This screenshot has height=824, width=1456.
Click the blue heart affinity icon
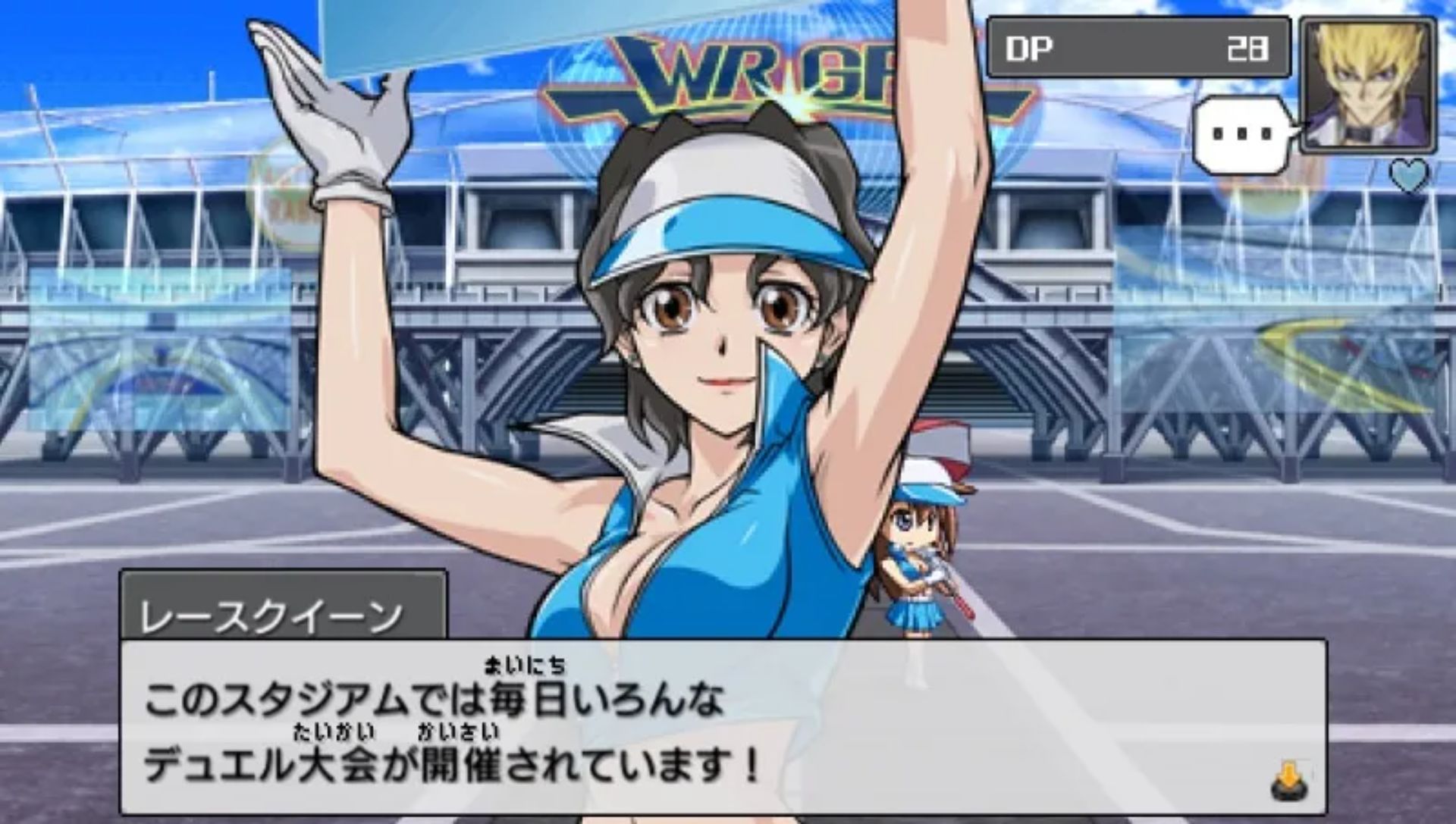1410,176
